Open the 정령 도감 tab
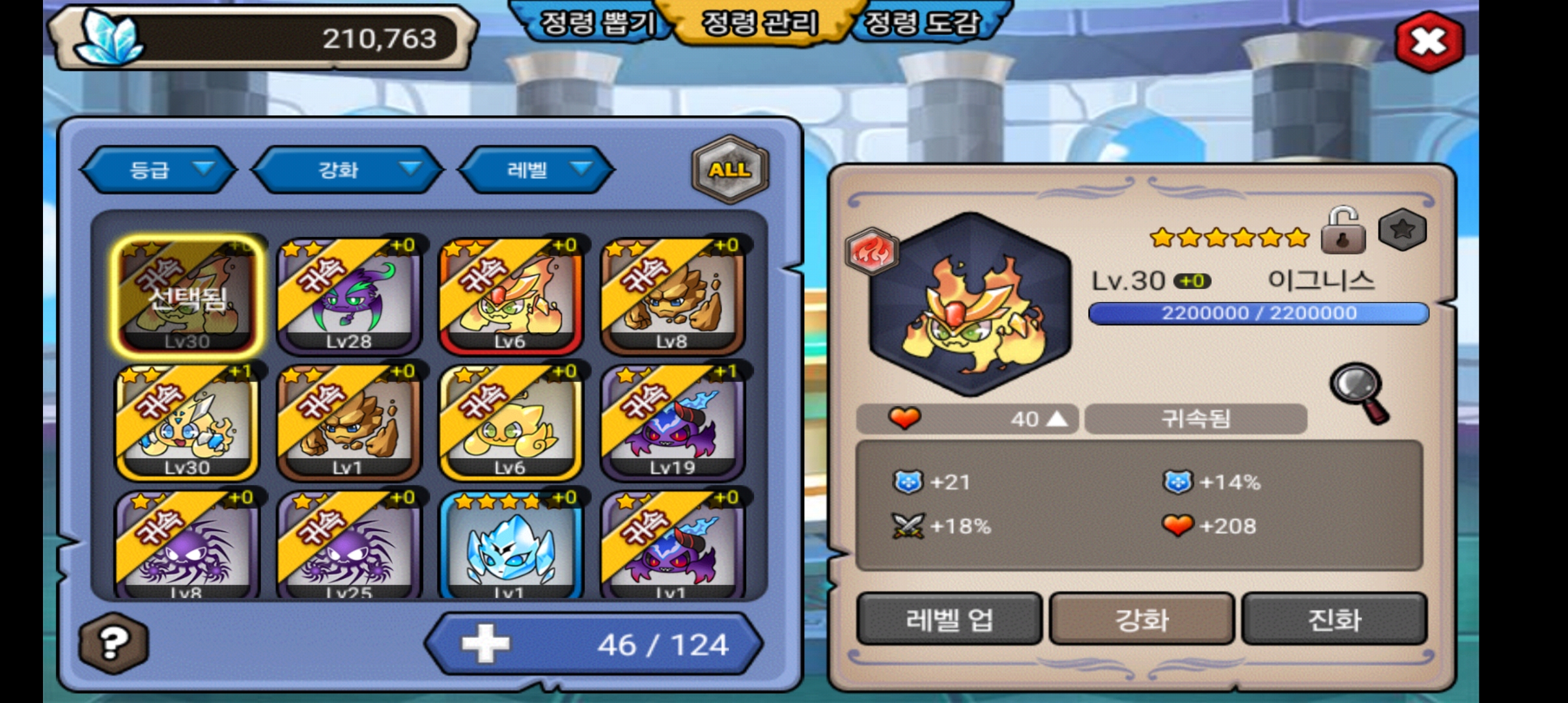 pos(922,24)
